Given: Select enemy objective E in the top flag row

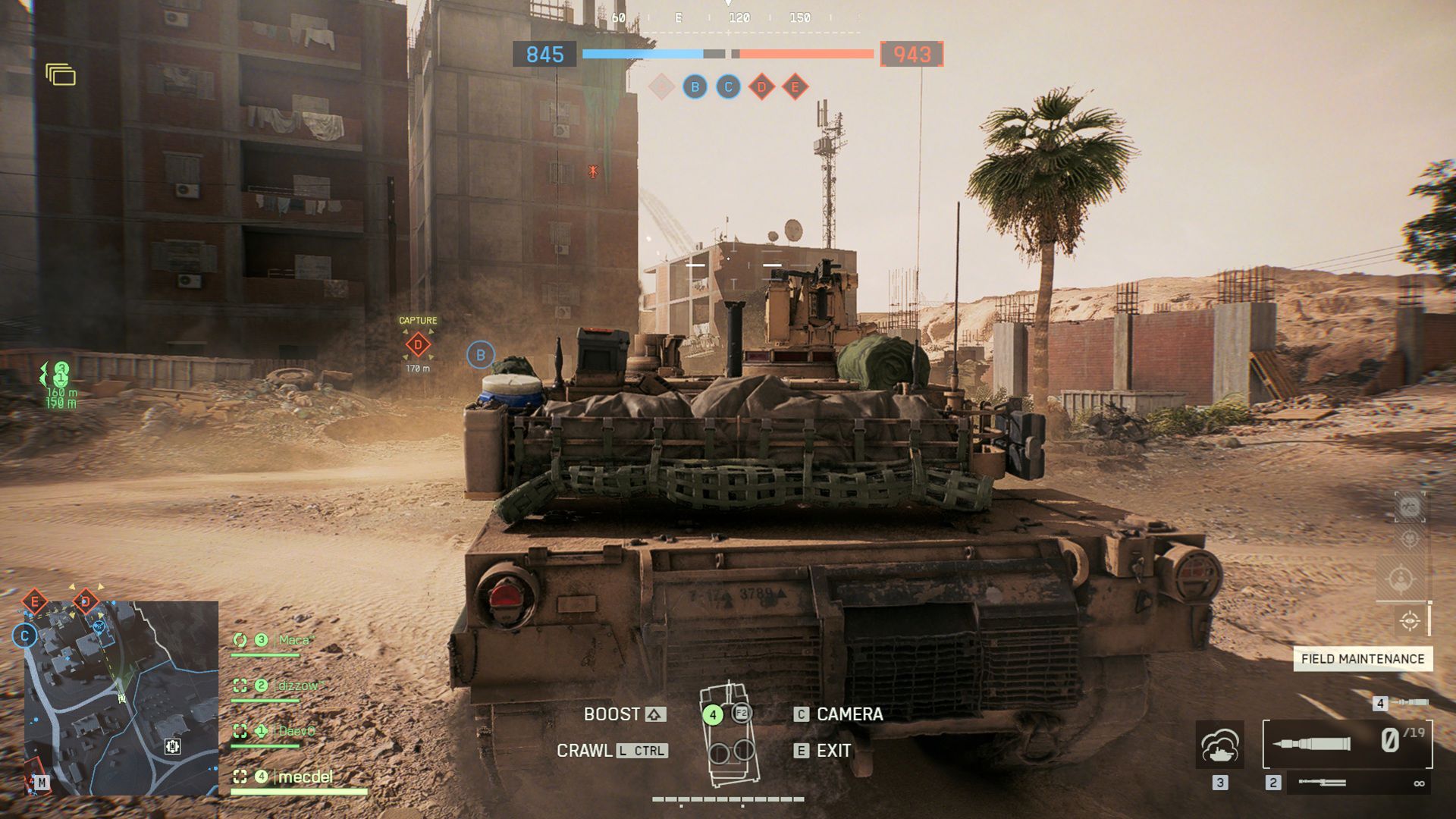Looking at the screenshot, I should click(x=795, y=87).
